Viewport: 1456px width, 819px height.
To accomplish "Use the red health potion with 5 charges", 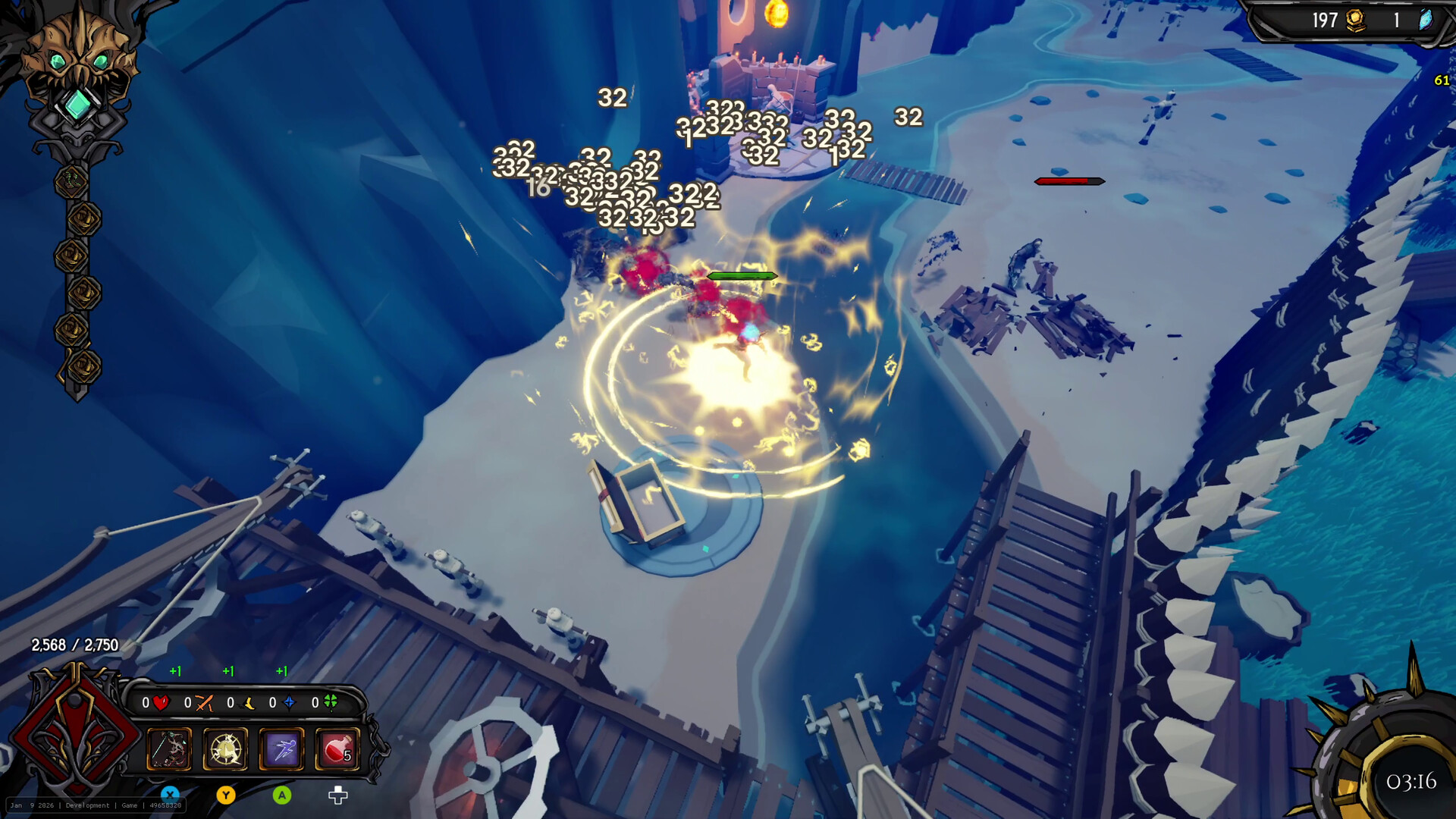I will tap(337, 748).
